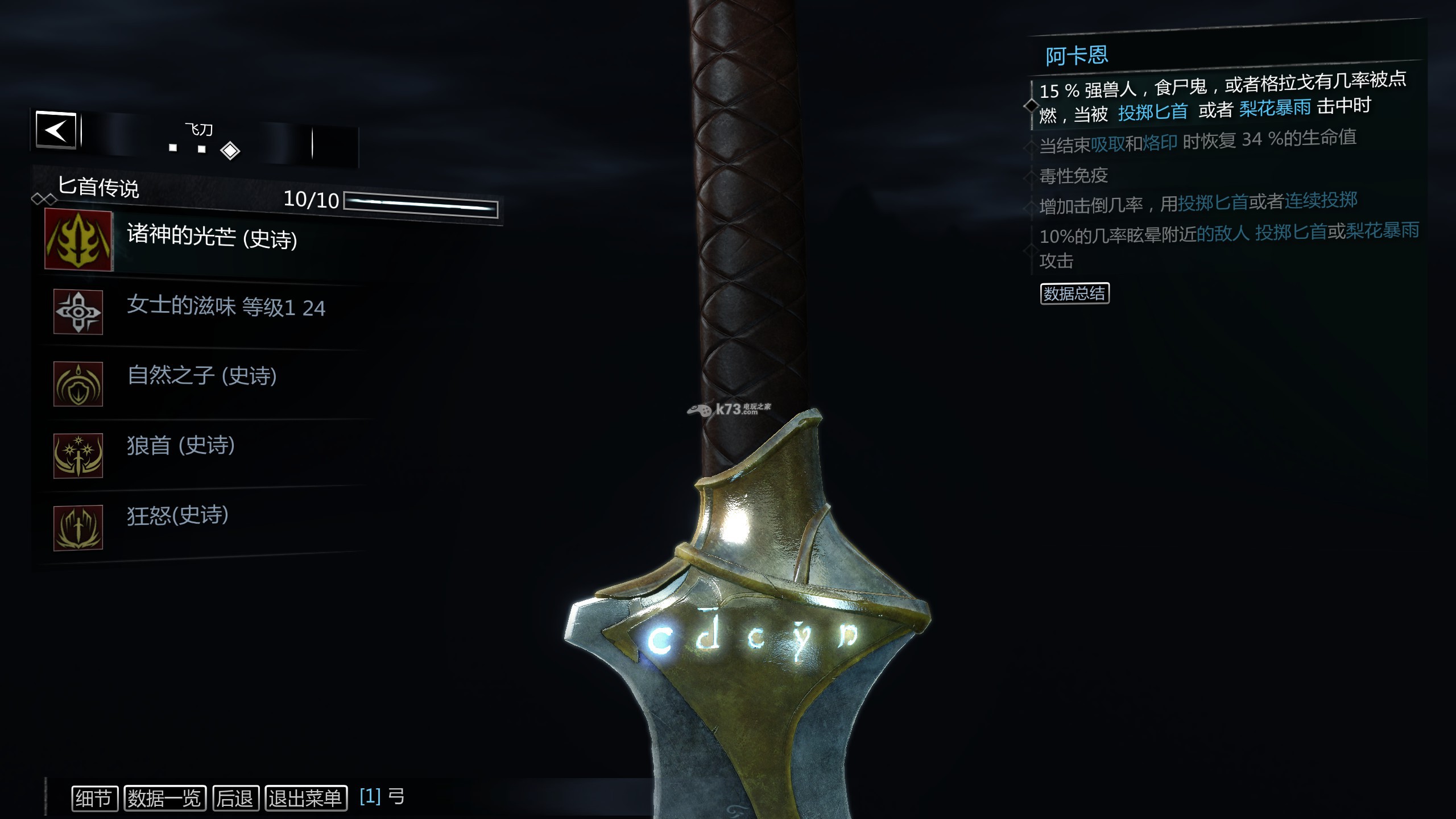Viewport: 1456px width, 819px height.
Task: Show the 数据一览 data overview
Action: (164, 799)
